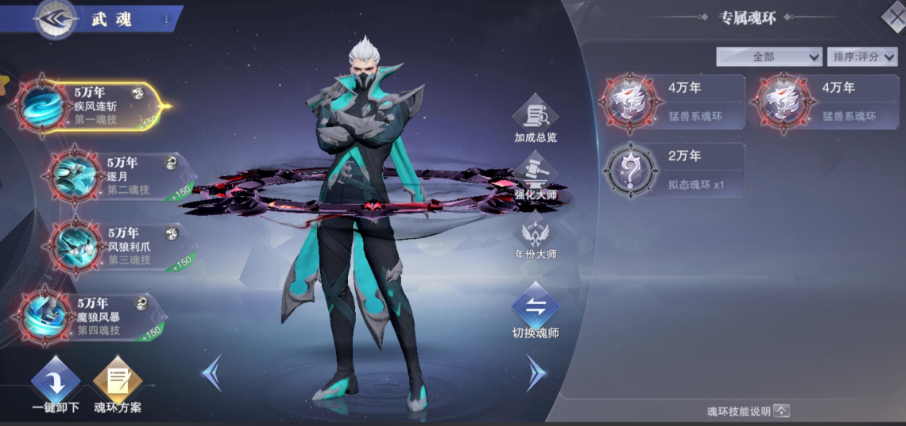Open the 年份大师 year master
The height and width of the screenshot is (426, 906).
(536, 238)
